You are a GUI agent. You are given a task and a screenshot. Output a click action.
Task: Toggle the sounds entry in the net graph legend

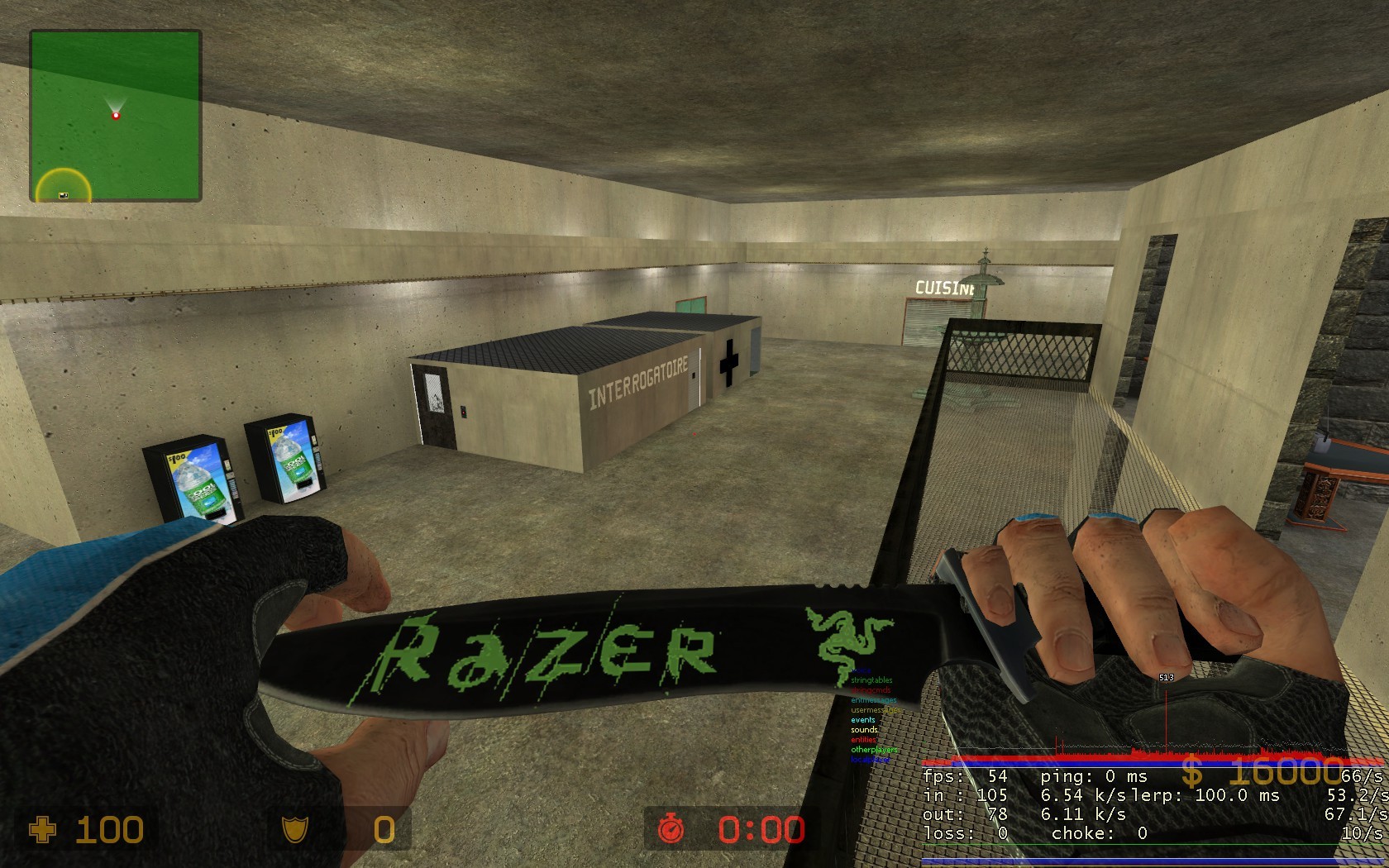(x=864, y=729)
